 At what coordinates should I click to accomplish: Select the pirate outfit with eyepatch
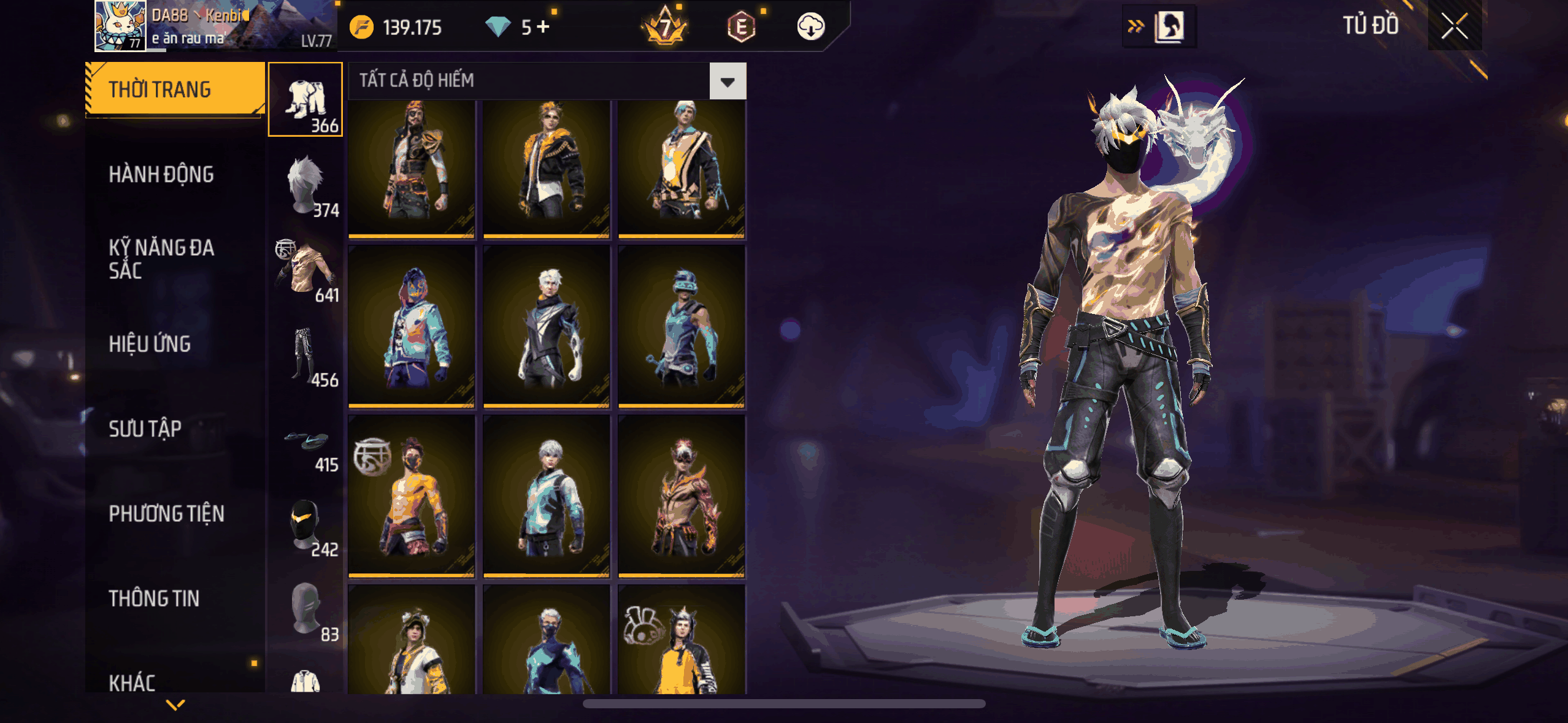coord(412,167)
